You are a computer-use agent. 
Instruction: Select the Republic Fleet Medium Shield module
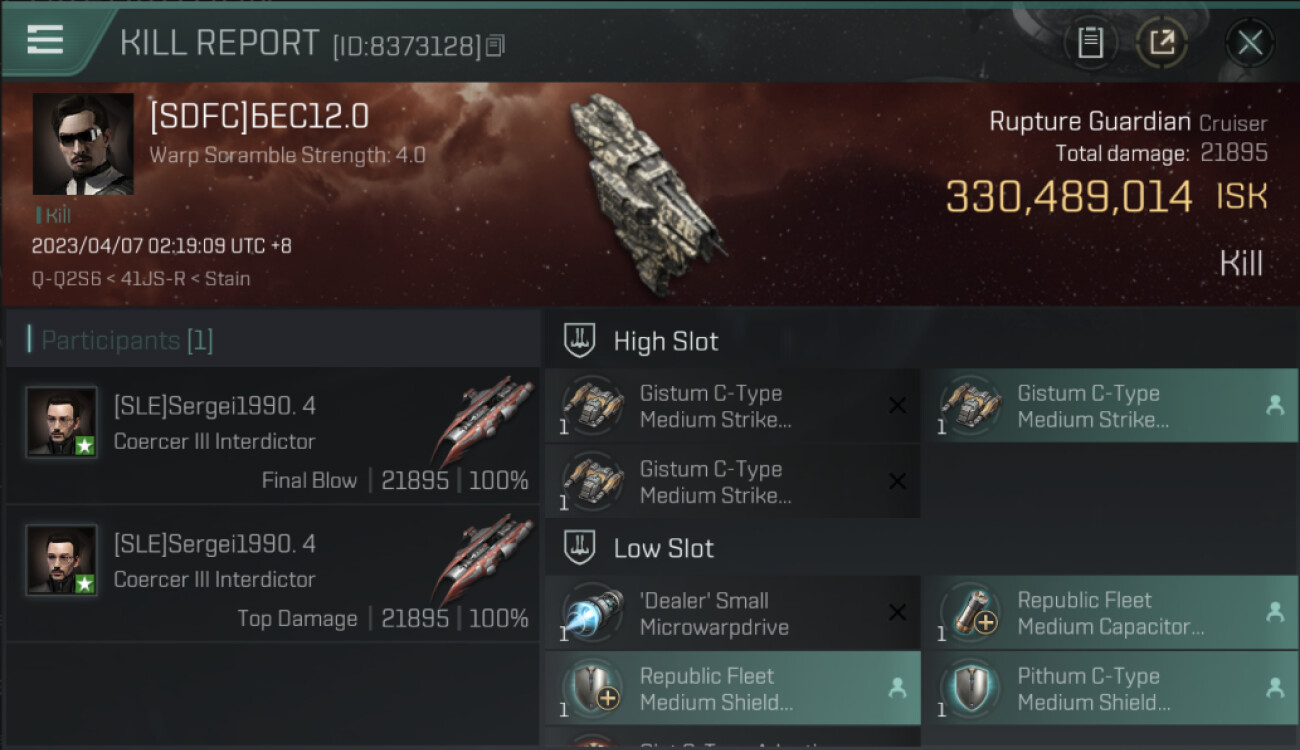click(732, 688)
